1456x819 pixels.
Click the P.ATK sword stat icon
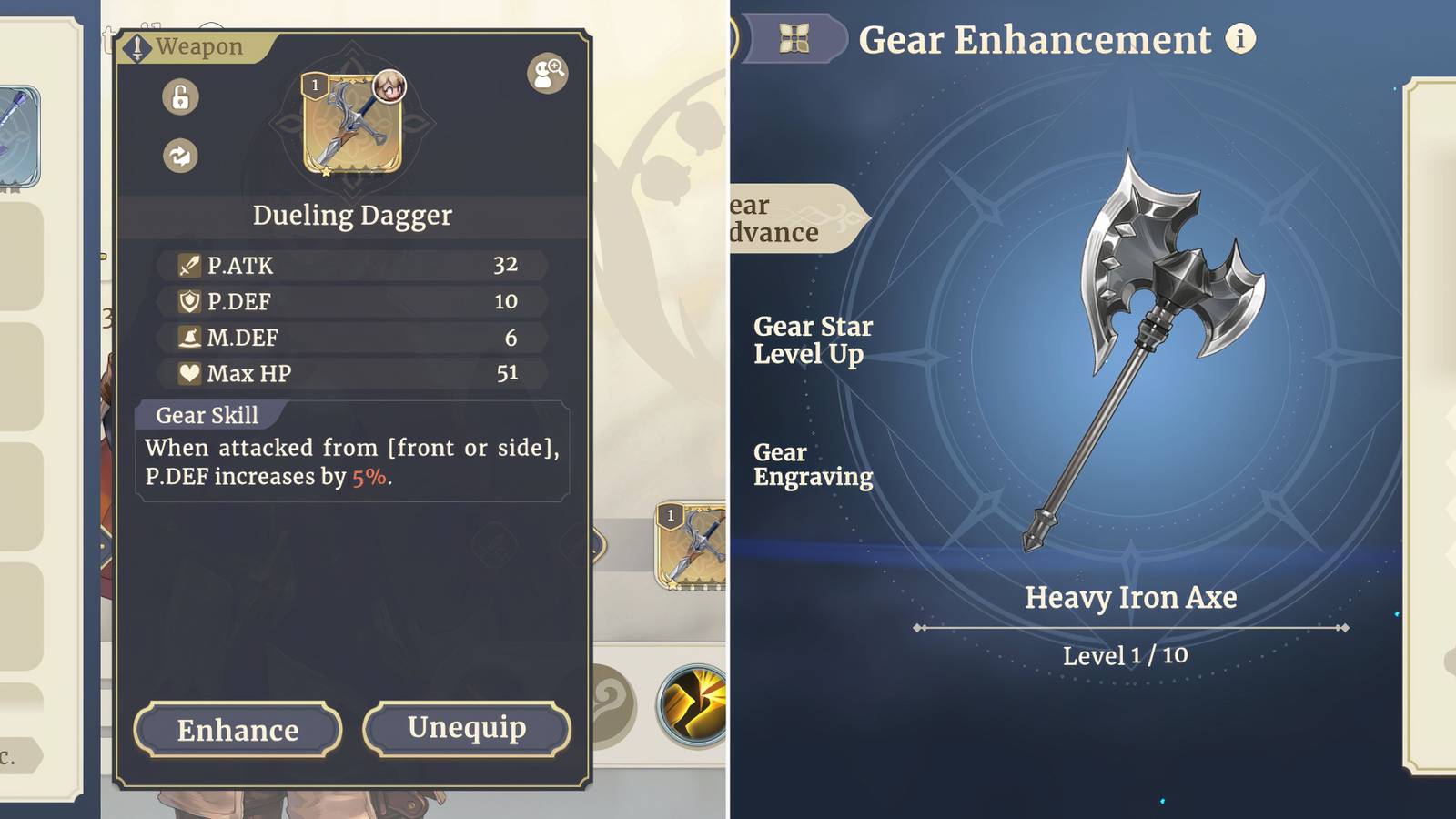(x=189, y=265)
